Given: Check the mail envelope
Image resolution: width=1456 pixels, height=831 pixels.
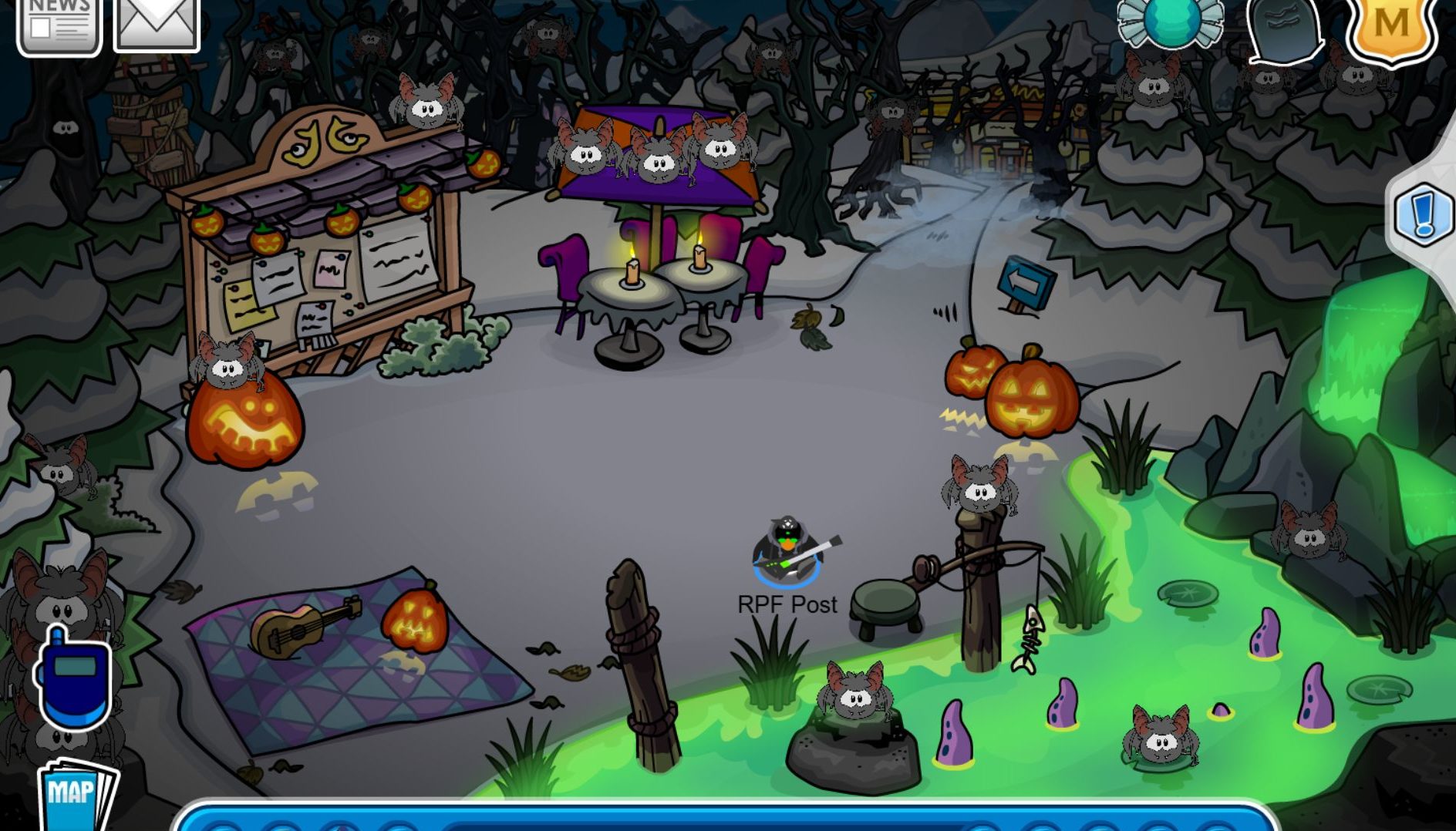Looking at the screenshot, I should 157,23.
